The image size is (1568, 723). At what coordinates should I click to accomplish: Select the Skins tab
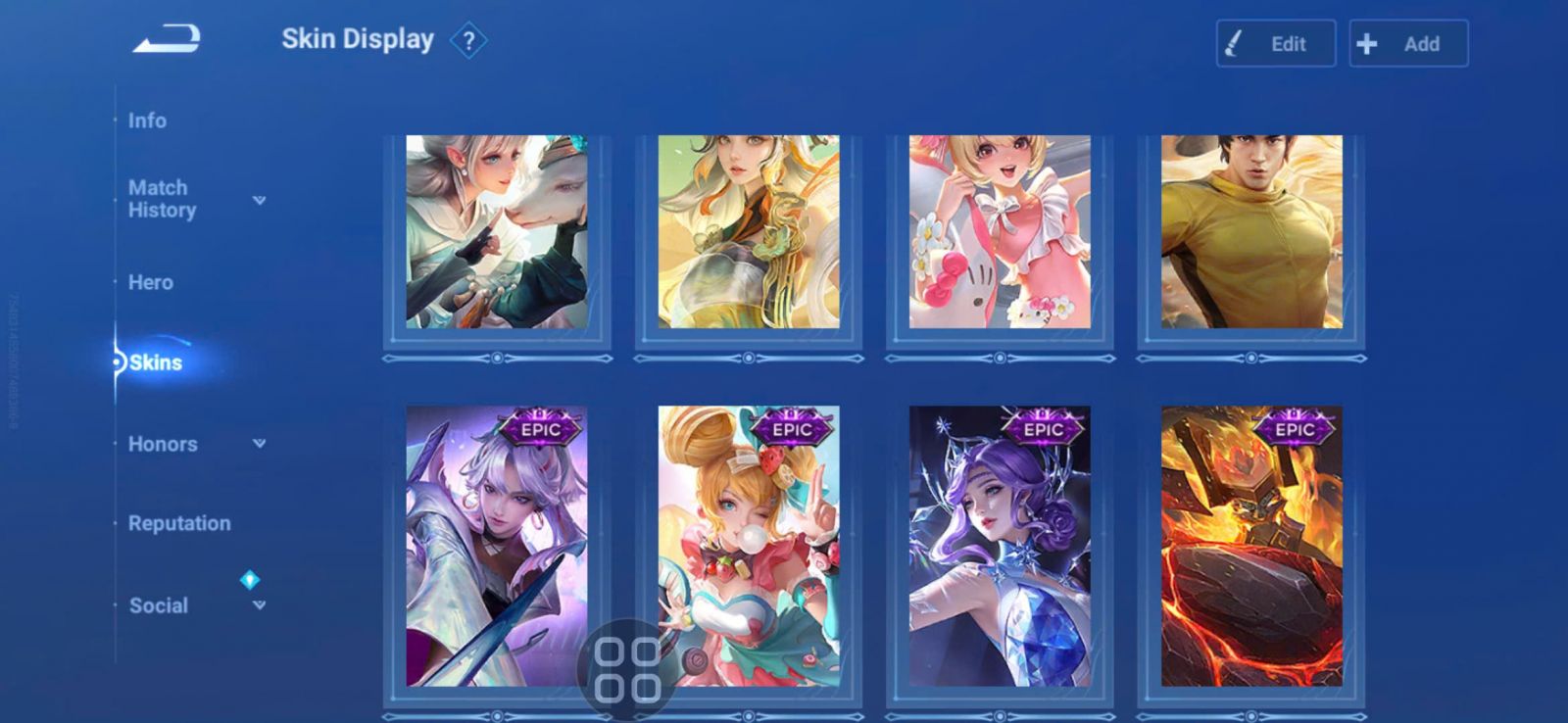(x=155, y=362)
